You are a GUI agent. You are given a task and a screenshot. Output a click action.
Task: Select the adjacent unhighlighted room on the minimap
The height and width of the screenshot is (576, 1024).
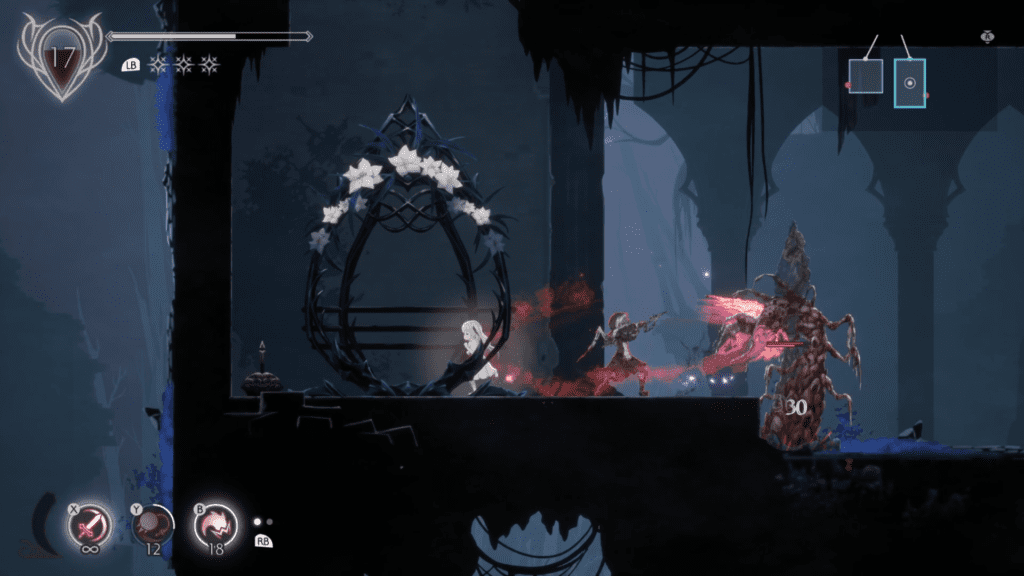click(865, 76)
